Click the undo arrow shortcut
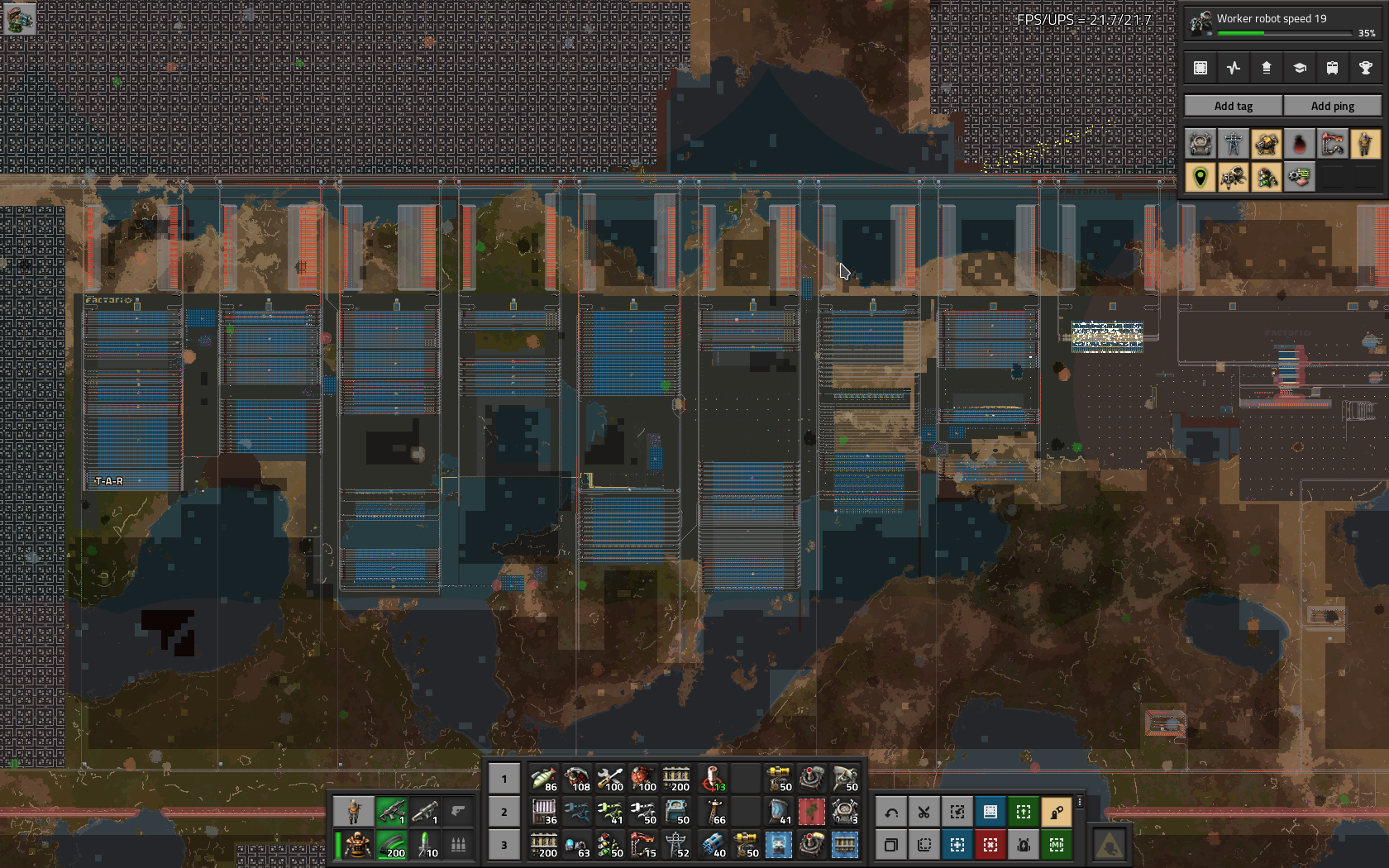1389x868 pixels. click(890, 812)
